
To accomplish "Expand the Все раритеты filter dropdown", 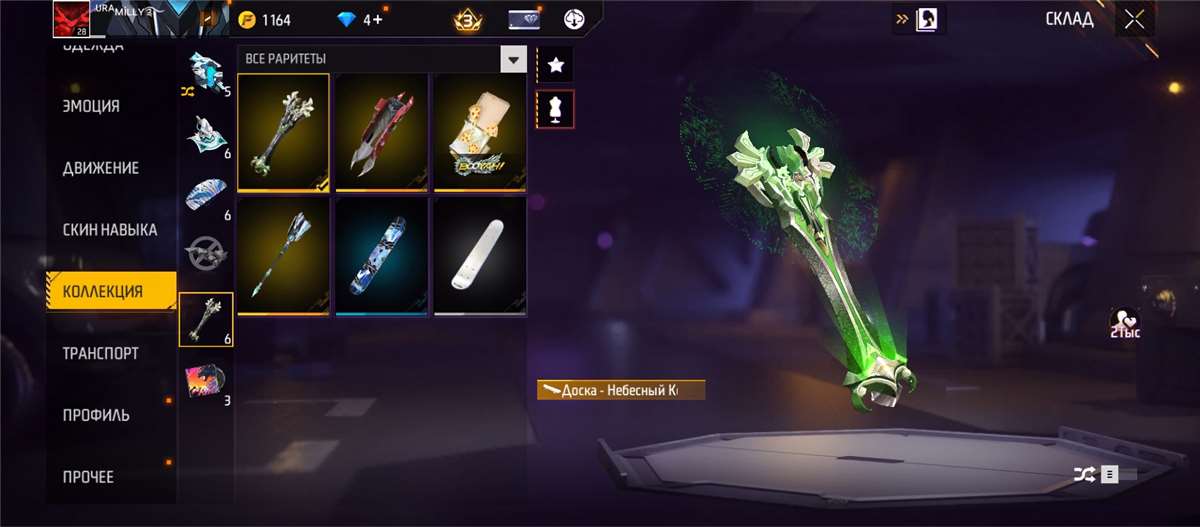I will pyautogui.click(x=513, y=59).
